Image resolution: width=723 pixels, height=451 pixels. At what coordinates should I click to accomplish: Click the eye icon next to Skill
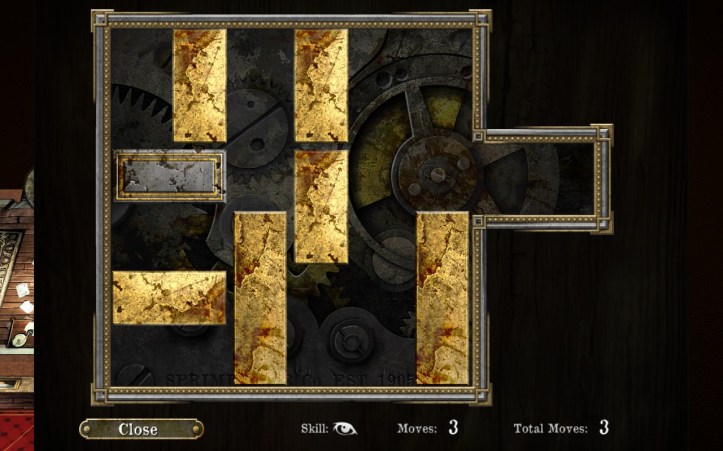345,428
